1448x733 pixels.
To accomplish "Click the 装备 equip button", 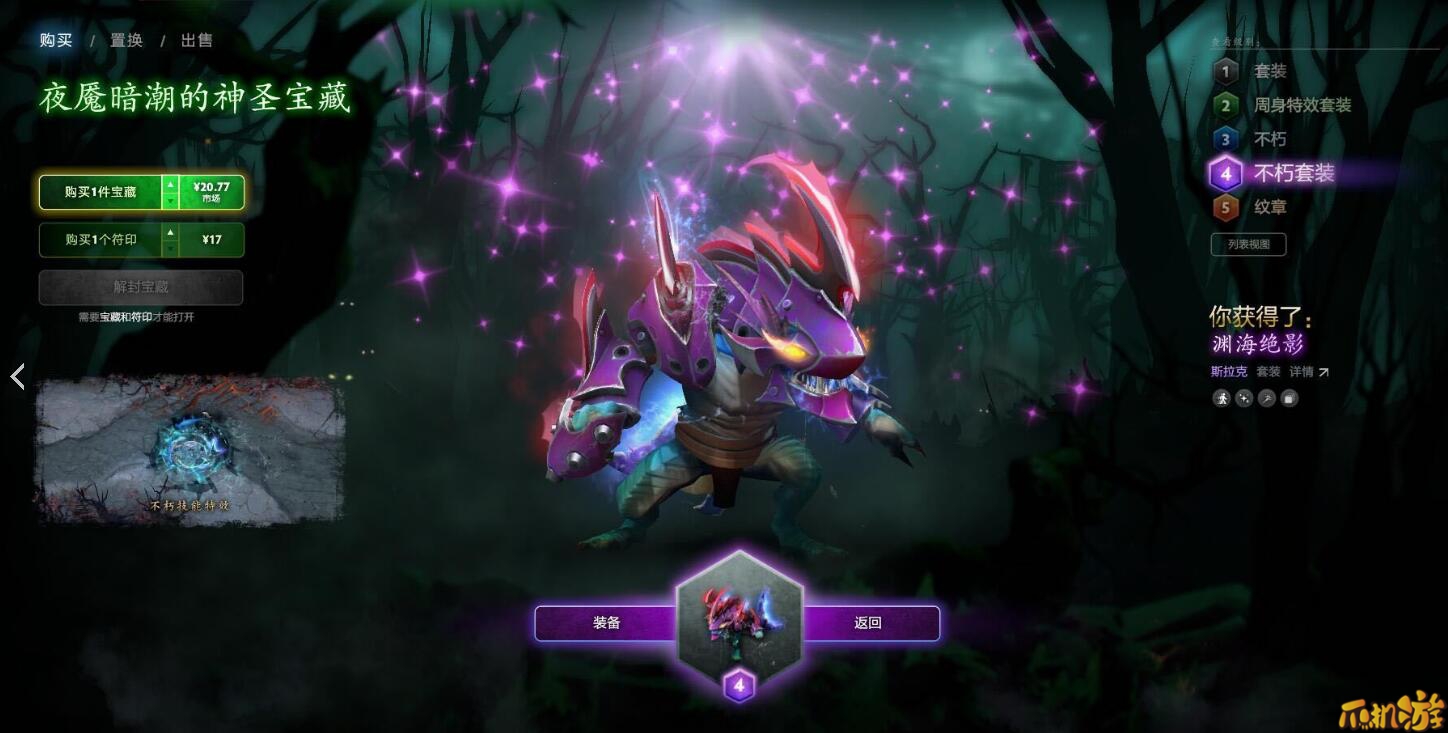I will click(x=606, y=622).
